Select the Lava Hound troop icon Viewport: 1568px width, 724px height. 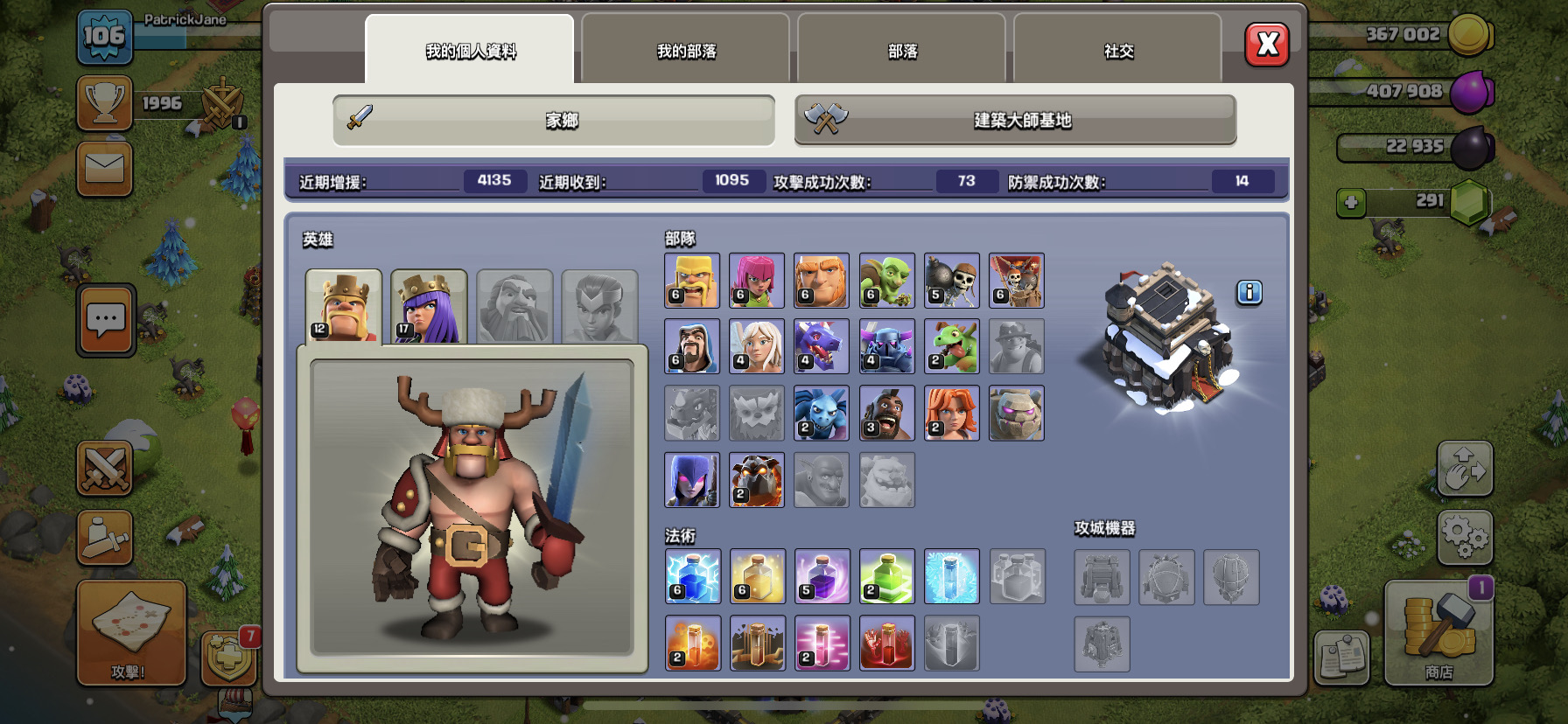tap(756, 479)
